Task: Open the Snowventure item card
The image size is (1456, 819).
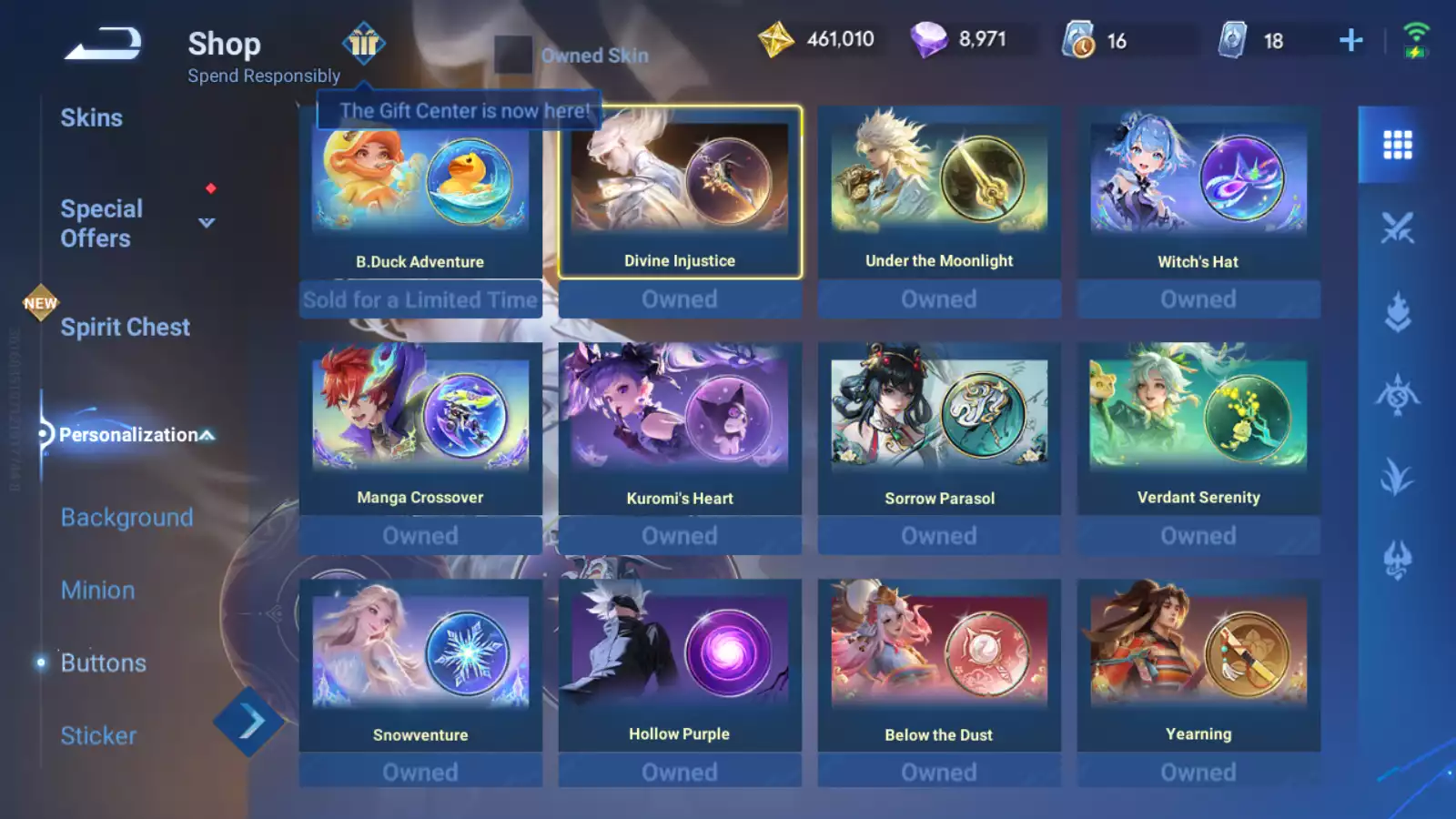Action: click(420, 665)
